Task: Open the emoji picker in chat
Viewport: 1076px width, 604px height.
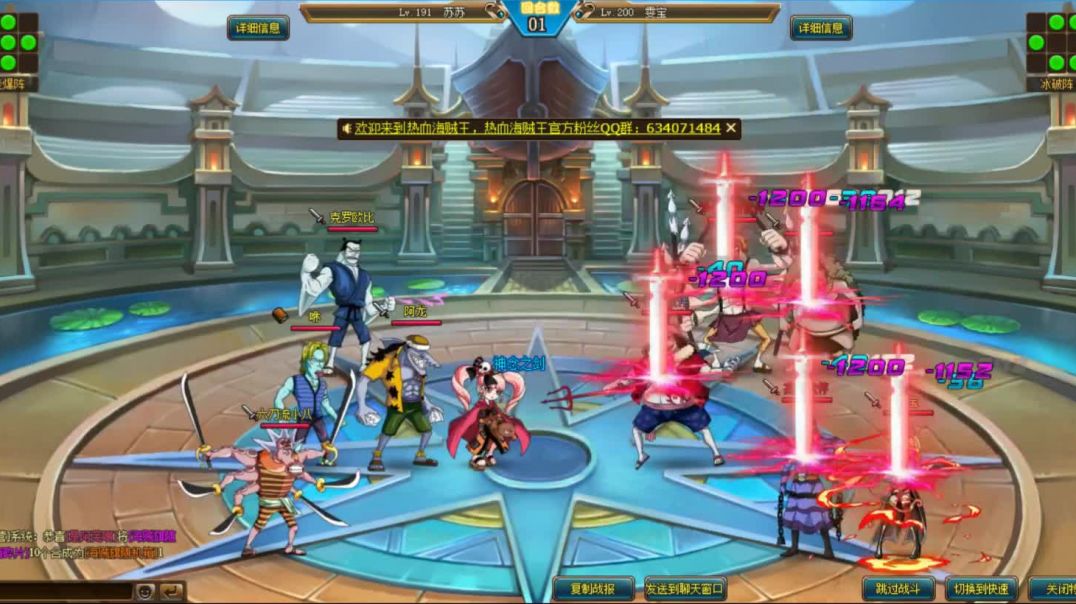Action: 145,591
